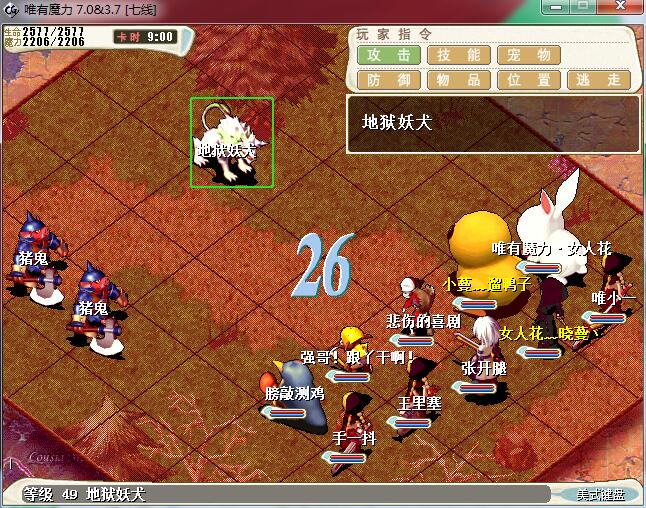Target the highlighted 地狱妖犬 enemy
This screenshot has width=646, height=508.
(232, 143)
